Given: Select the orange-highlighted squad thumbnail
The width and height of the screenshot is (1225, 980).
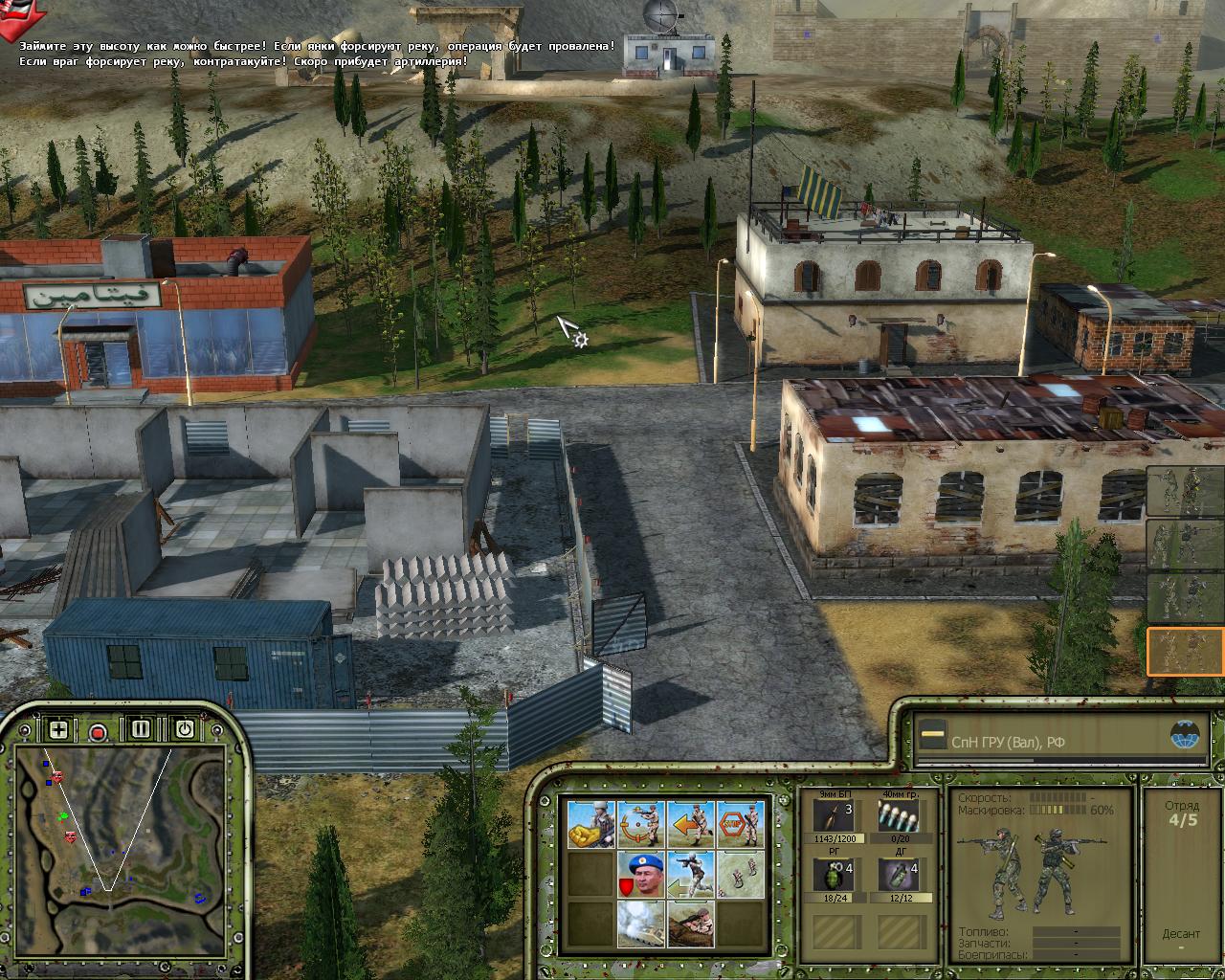Looking at the screenshot, I should (1186, 651).
